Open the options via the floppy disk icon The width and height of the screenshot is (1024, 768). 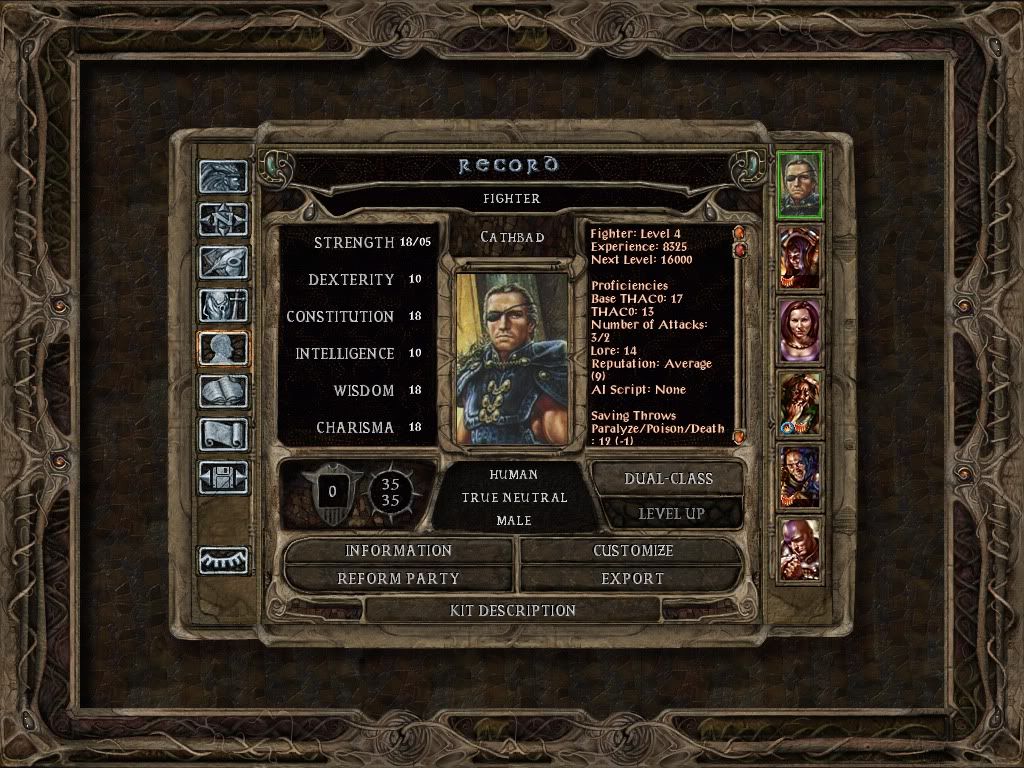(223, 478)
